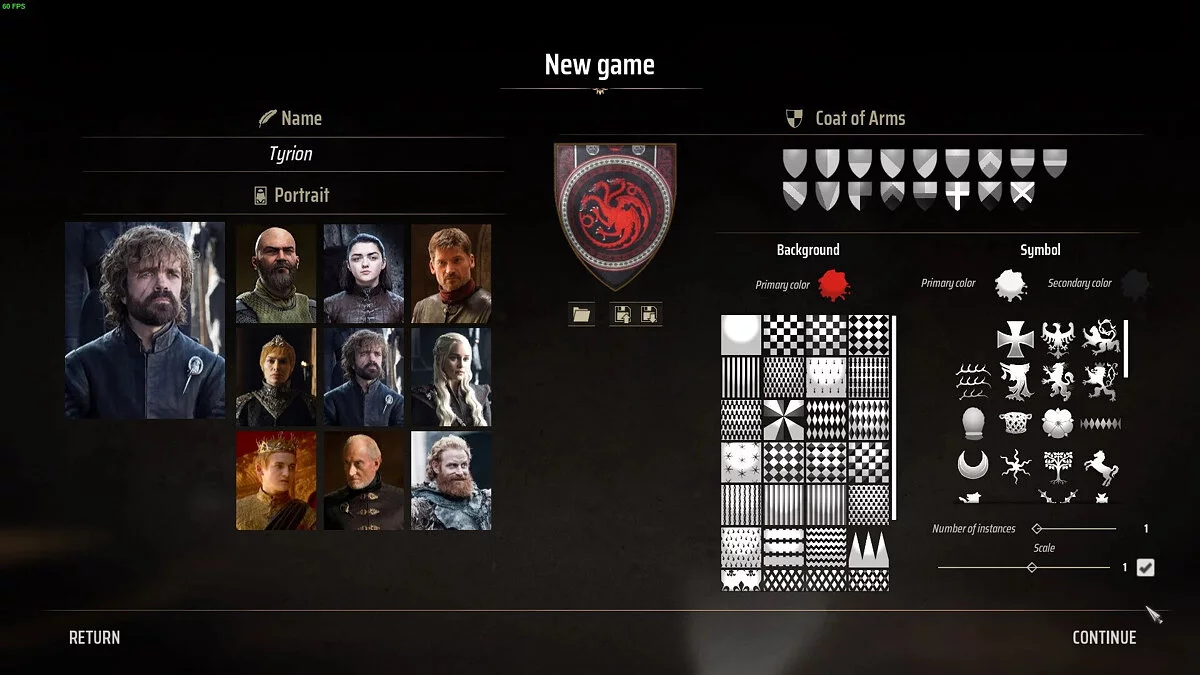Select the crowned blond boy portrait
Screen dimensions: 1200x675
(276, 481)
